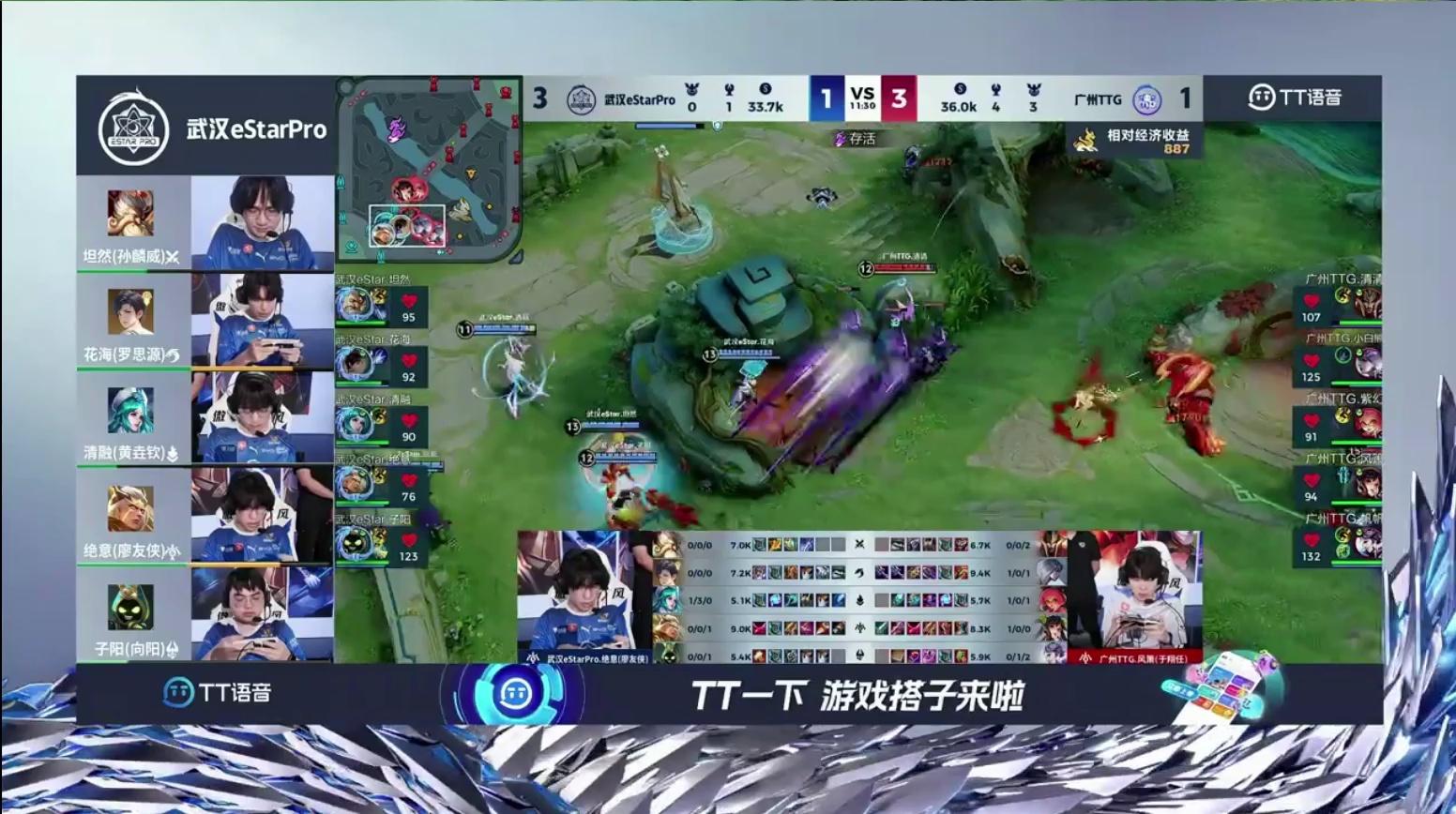Viewport: 1456px width, 814px height.
Task: Select 绝意 (廖友侠) hero portrait
Action: [130, 509]
